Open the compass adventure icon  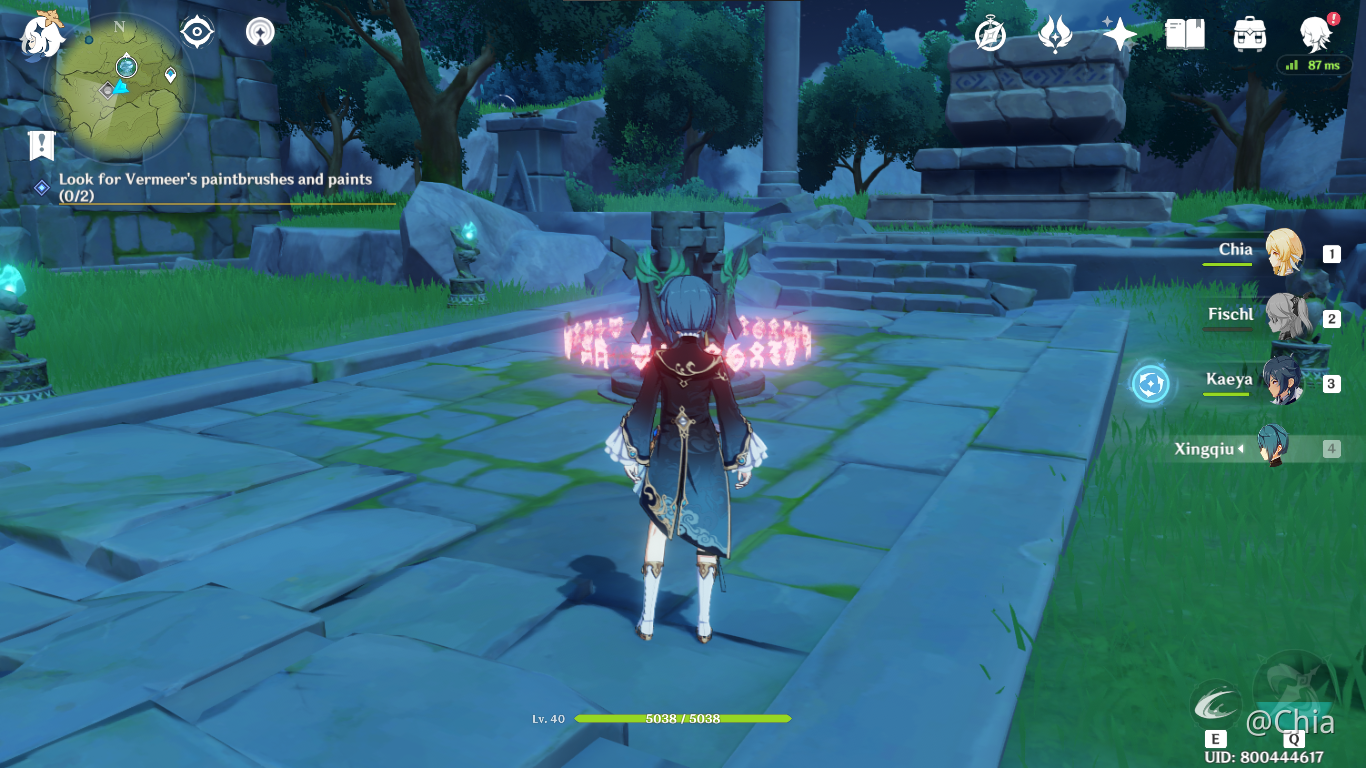[990, 35]
